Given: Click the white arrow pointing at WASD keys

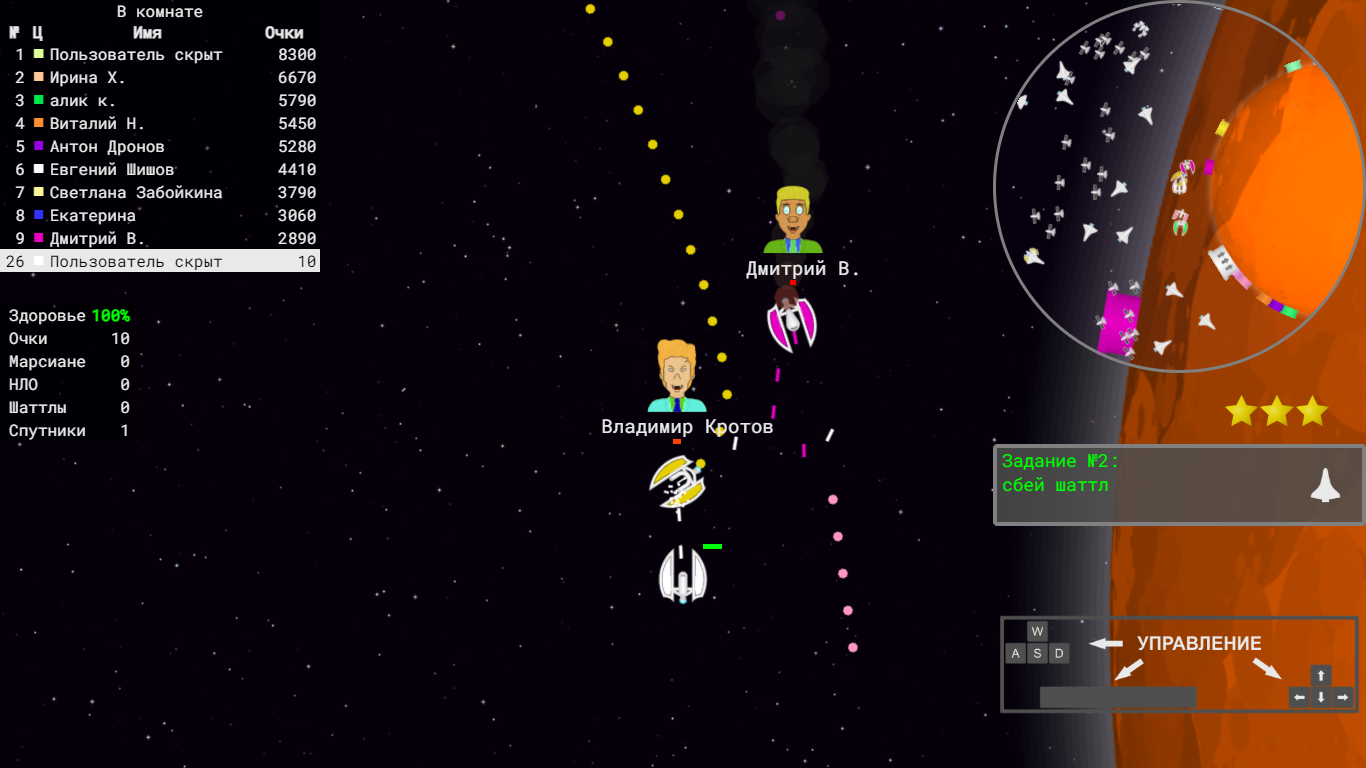Looking at the screenshot, I should tap(1104, 644).
